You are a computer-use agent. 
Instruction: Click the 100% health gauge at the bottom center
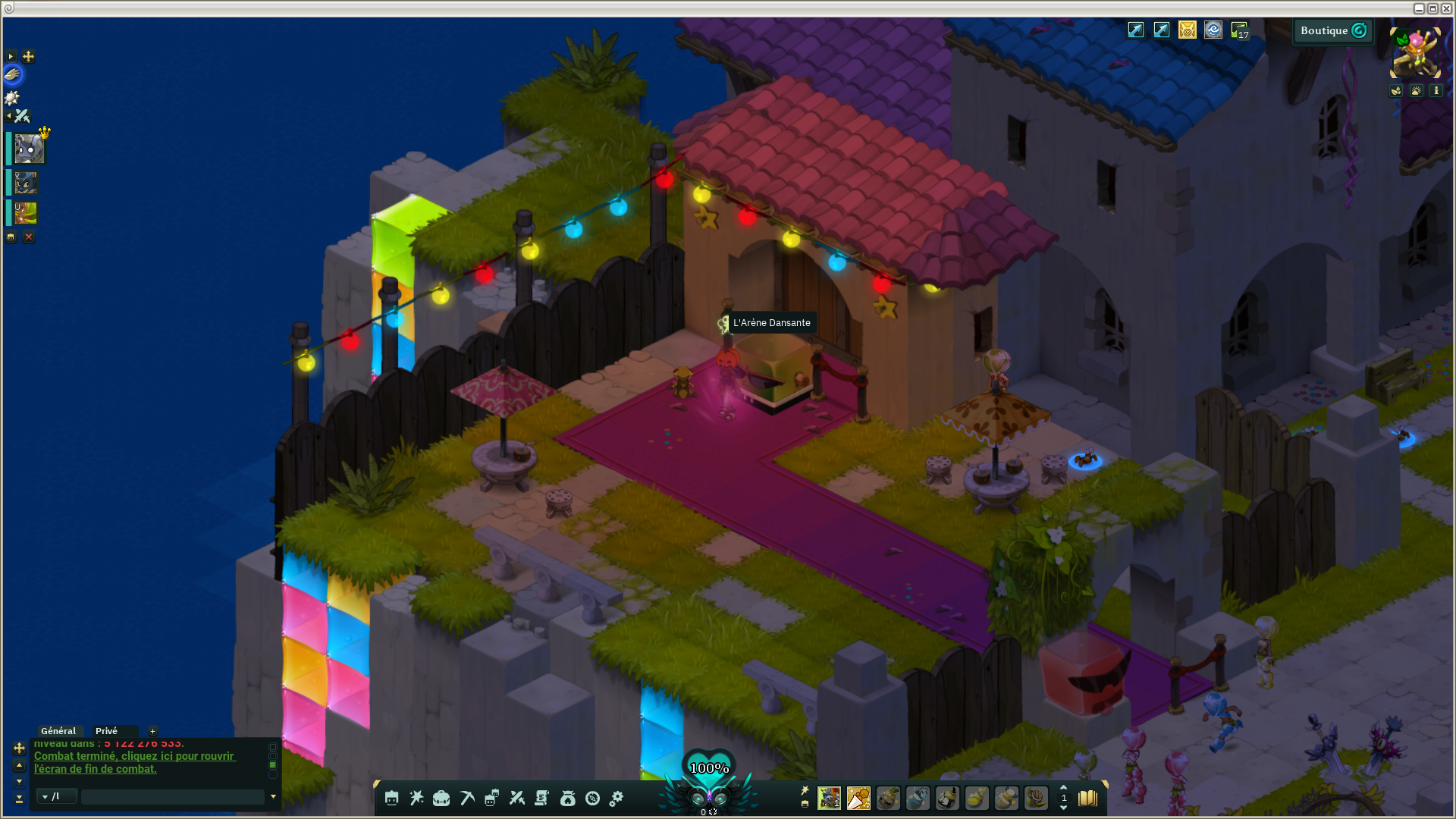pyautogui.click(x=708, y=769)
